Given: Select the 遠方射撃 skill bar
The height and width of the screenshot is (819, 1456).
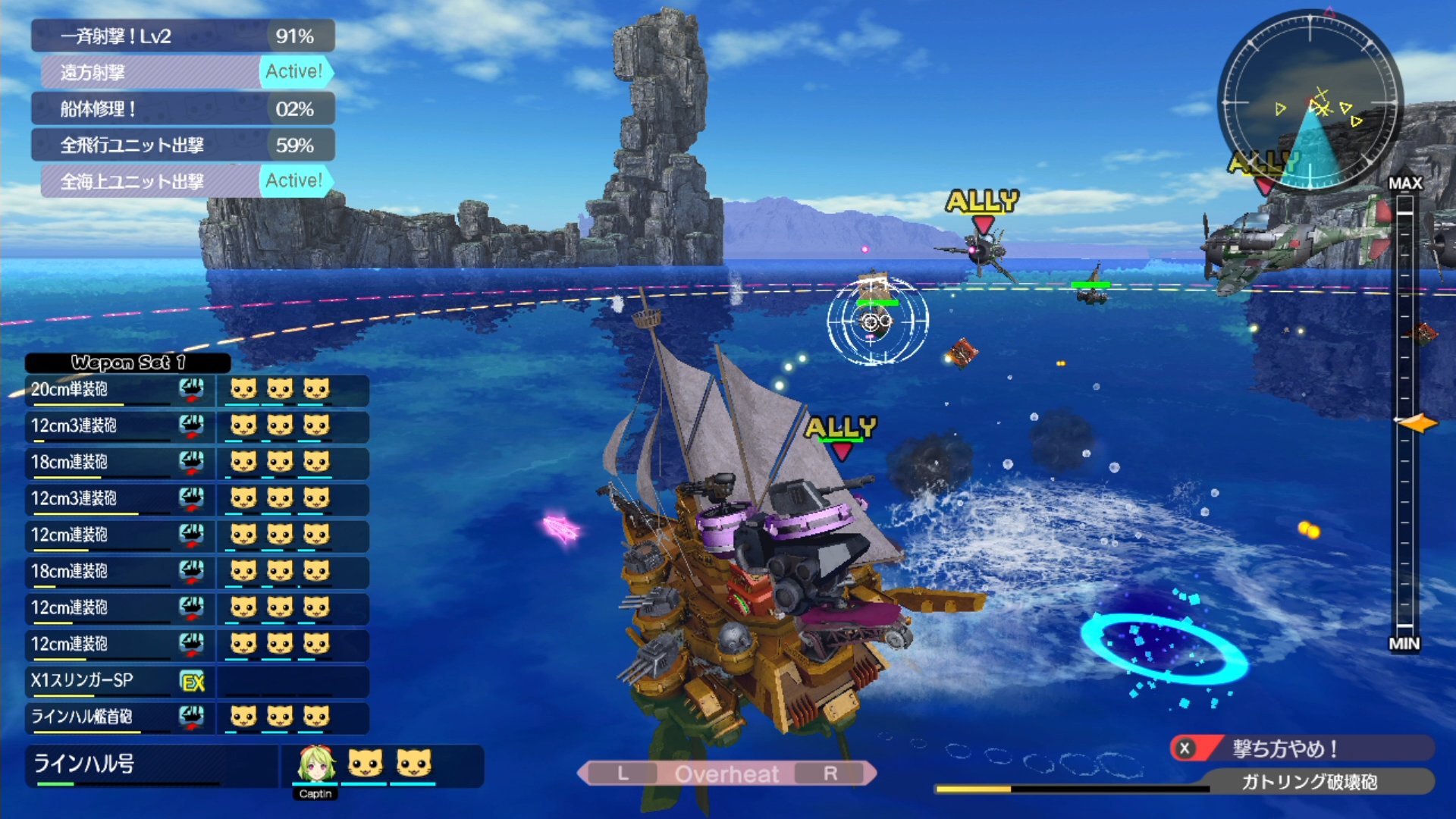Looking at the screenshot, I should [186, 72].
